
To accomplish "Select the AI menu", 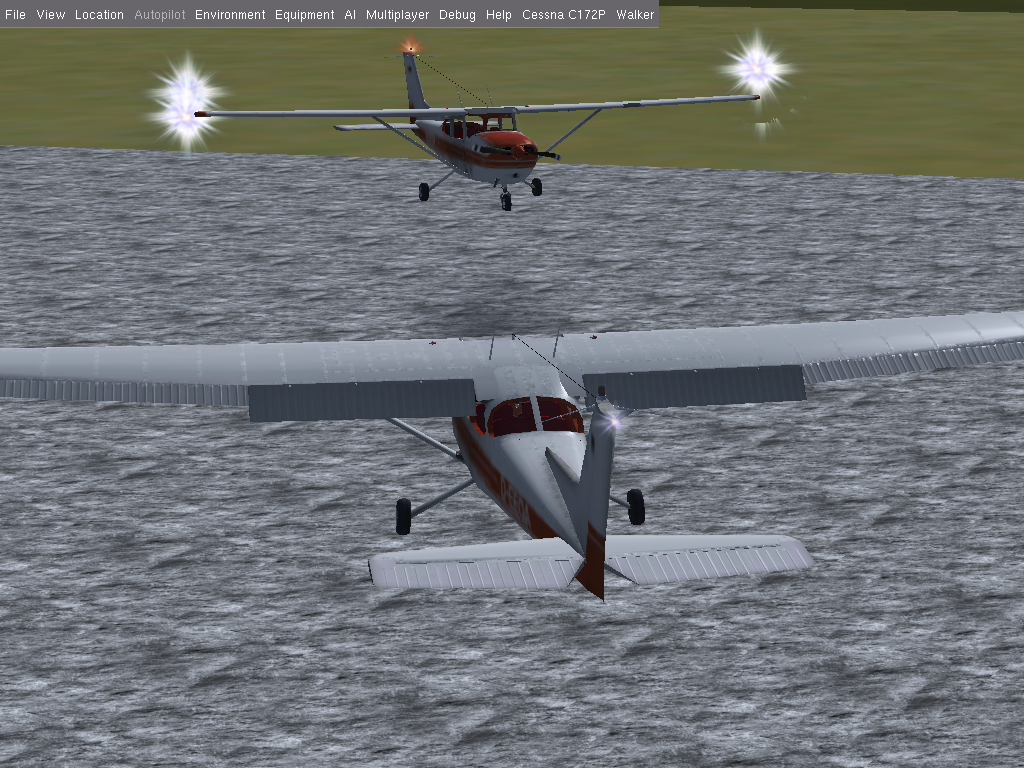I will point(350,15).
